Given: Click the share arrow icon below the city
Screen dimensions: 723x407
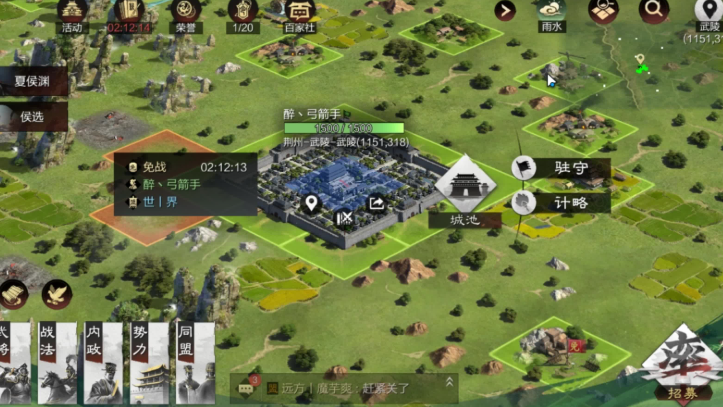Looking at the screenshot, I should pos(377,203).
